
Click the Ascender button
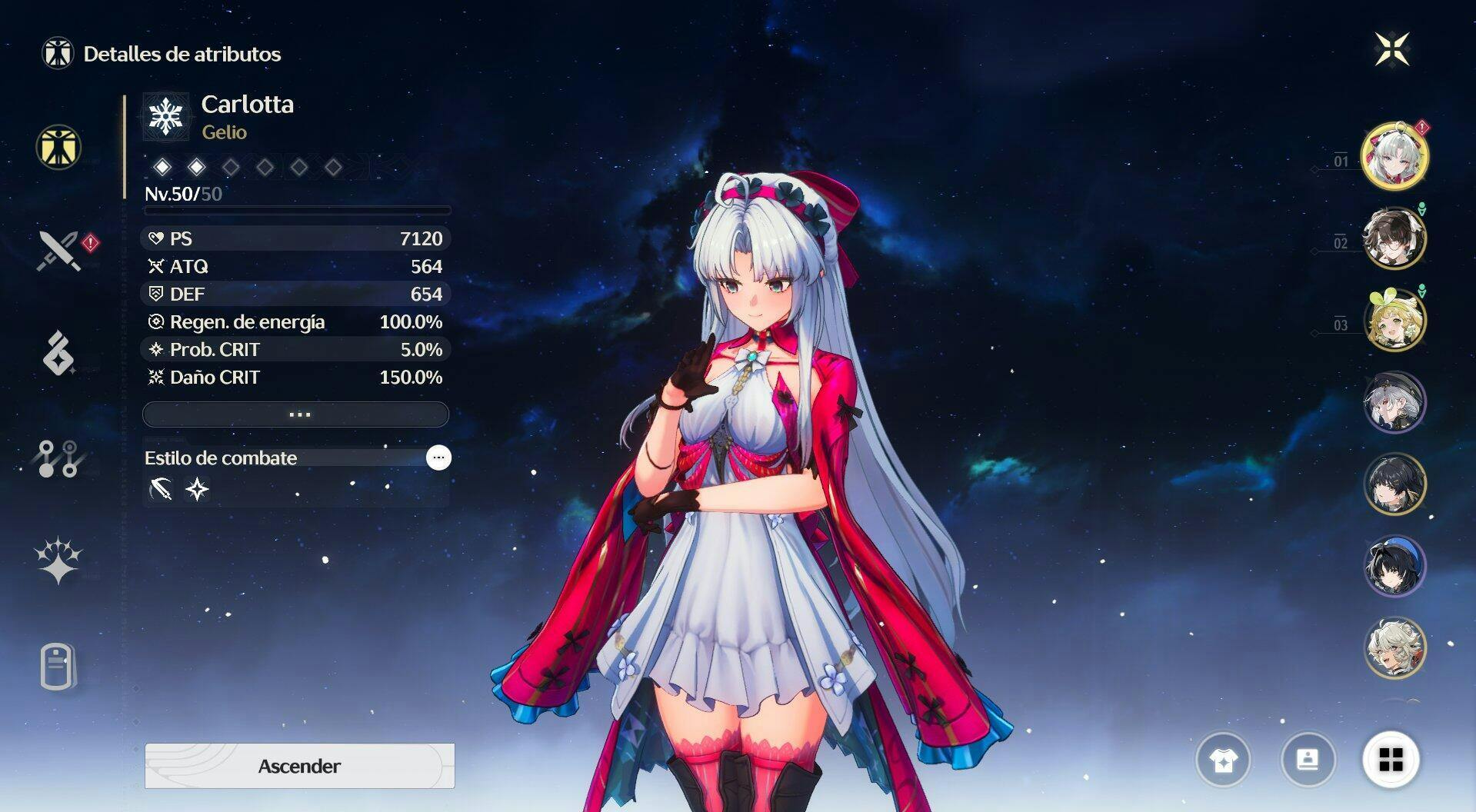pyautogui.click(x=299, y=766)
